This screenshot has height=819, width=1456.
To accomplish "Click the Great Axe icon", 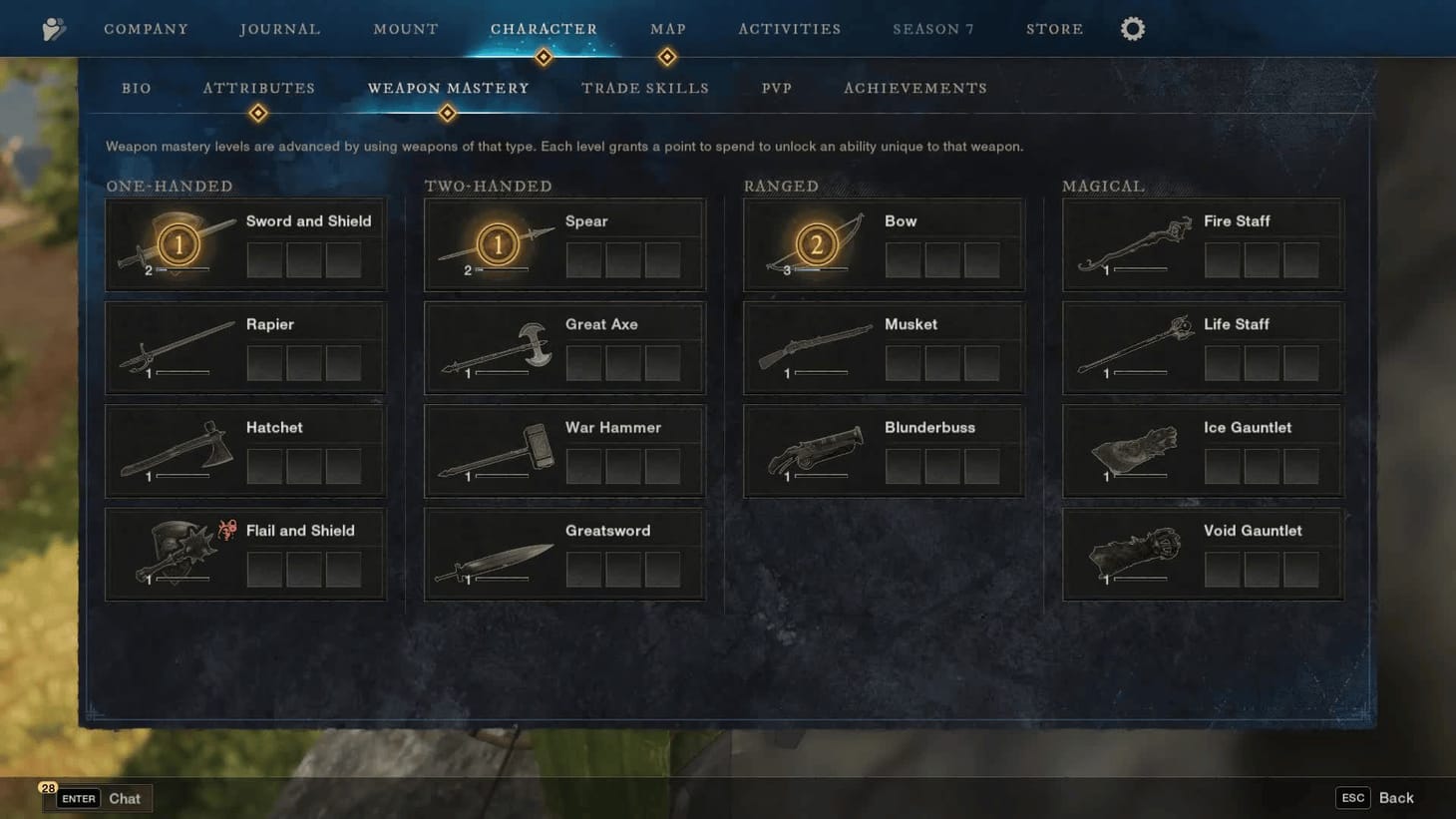I will [x=497, y=346].
